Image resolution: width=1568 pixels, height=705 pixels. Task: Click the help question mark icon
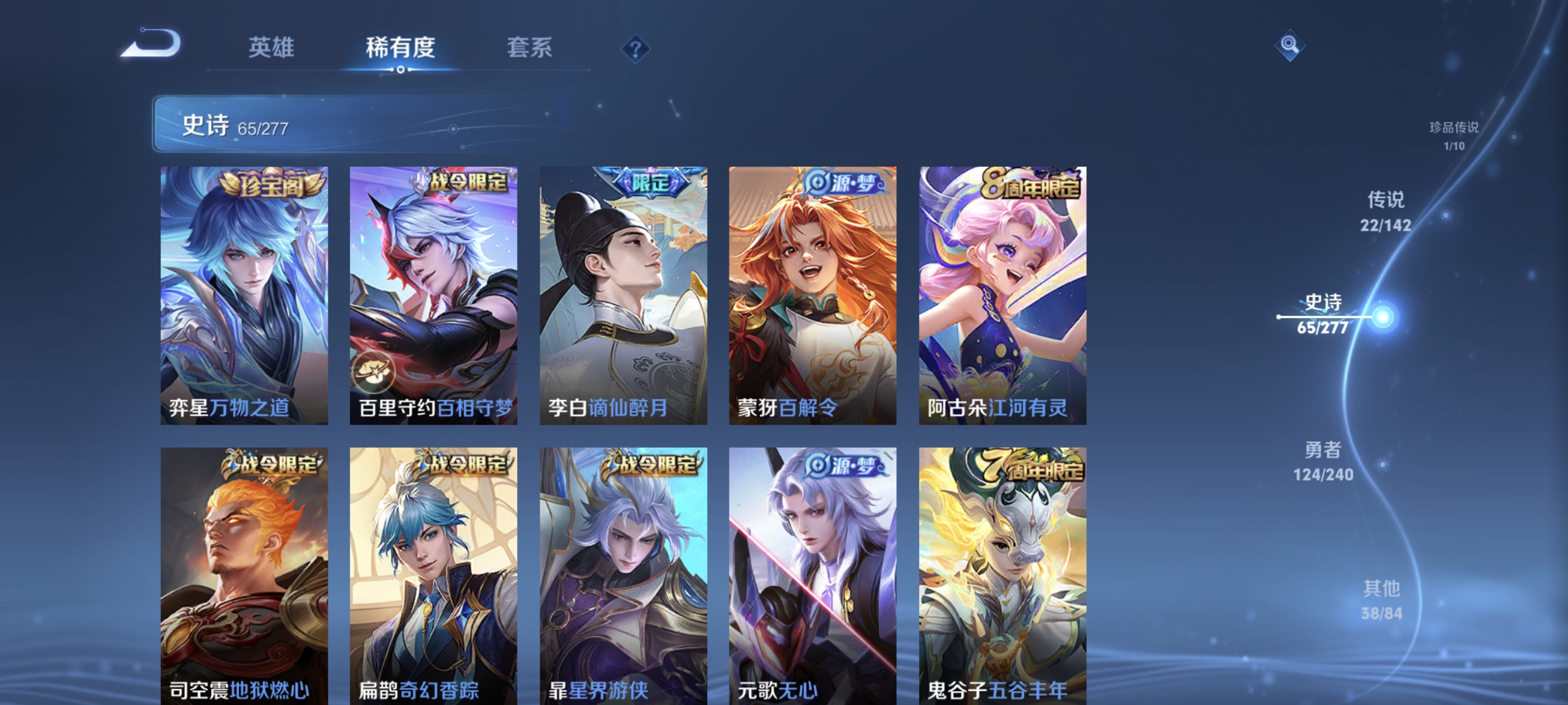tap(634, 50)
